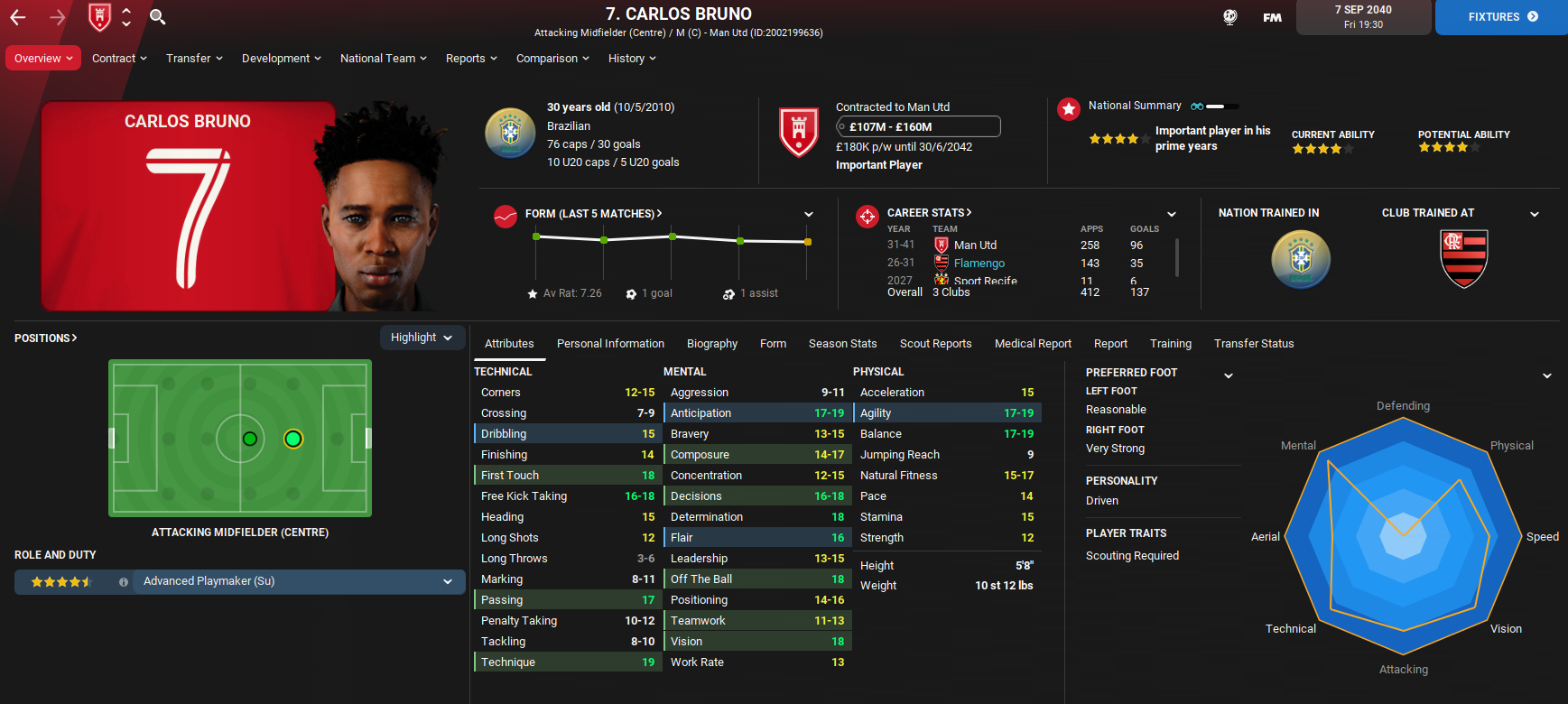
Task: Collapse the Form panel via its chevron
Action: (808, 213)
